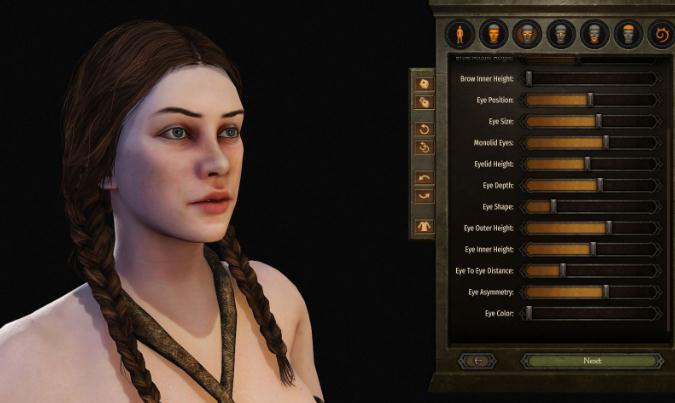The width and height of the screenshot is (675, 403).
Task: Switch to the full body figure tab
Action: (460, 35)
